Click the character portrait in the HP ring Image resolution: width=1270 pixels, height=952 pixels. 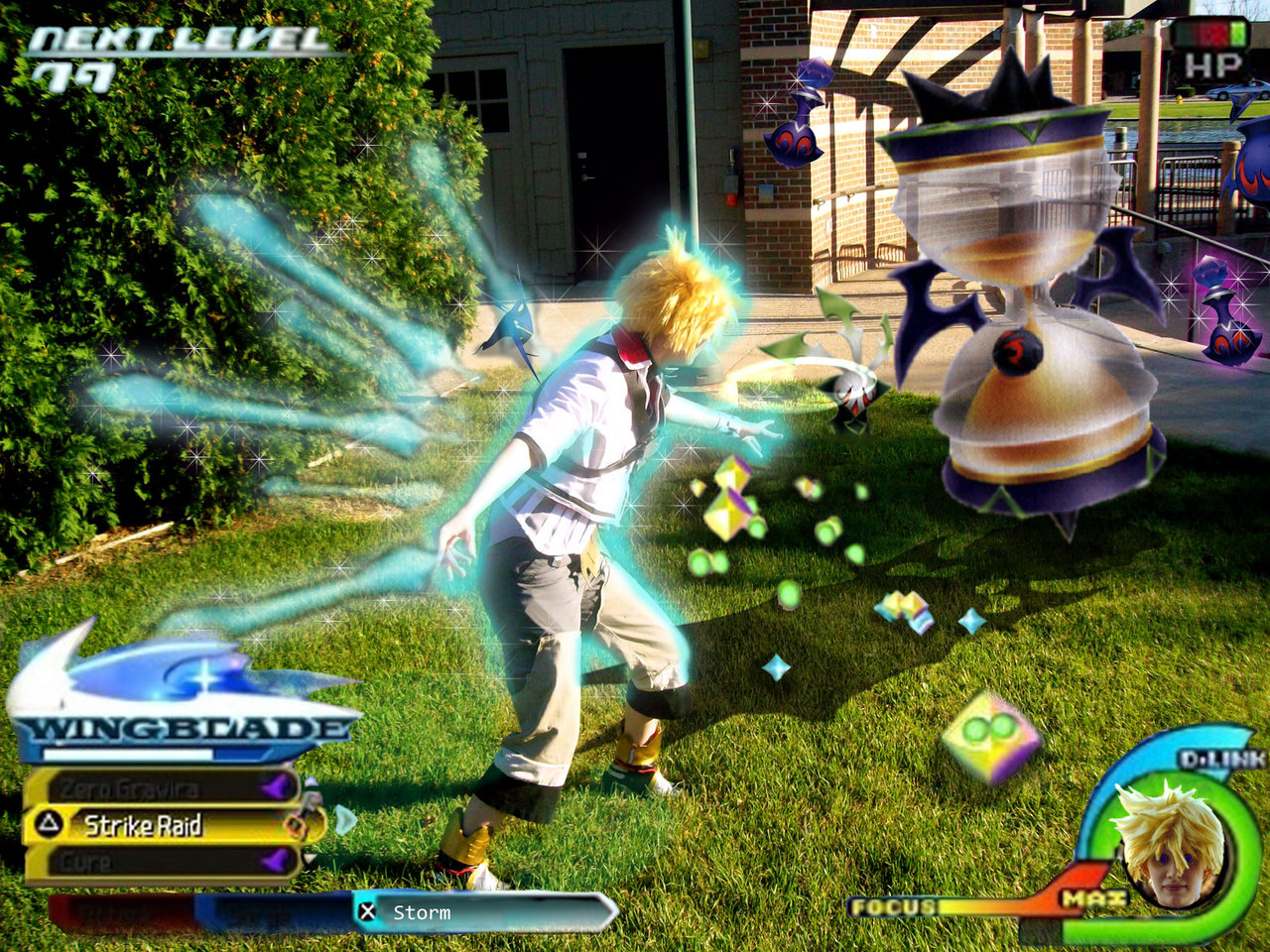[1169, 843]
